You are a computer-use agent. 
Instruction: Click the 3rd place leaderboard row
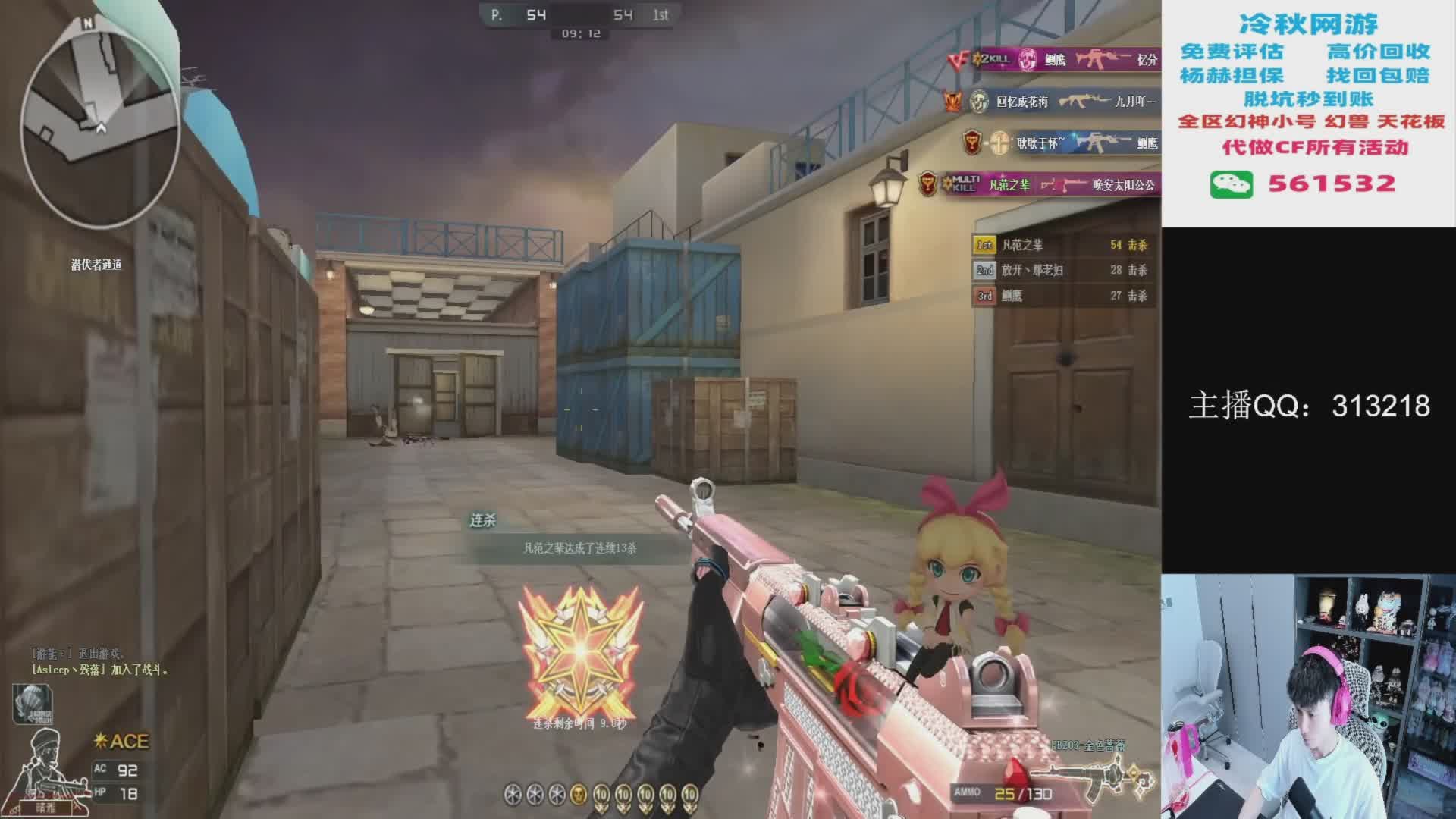1061,296
